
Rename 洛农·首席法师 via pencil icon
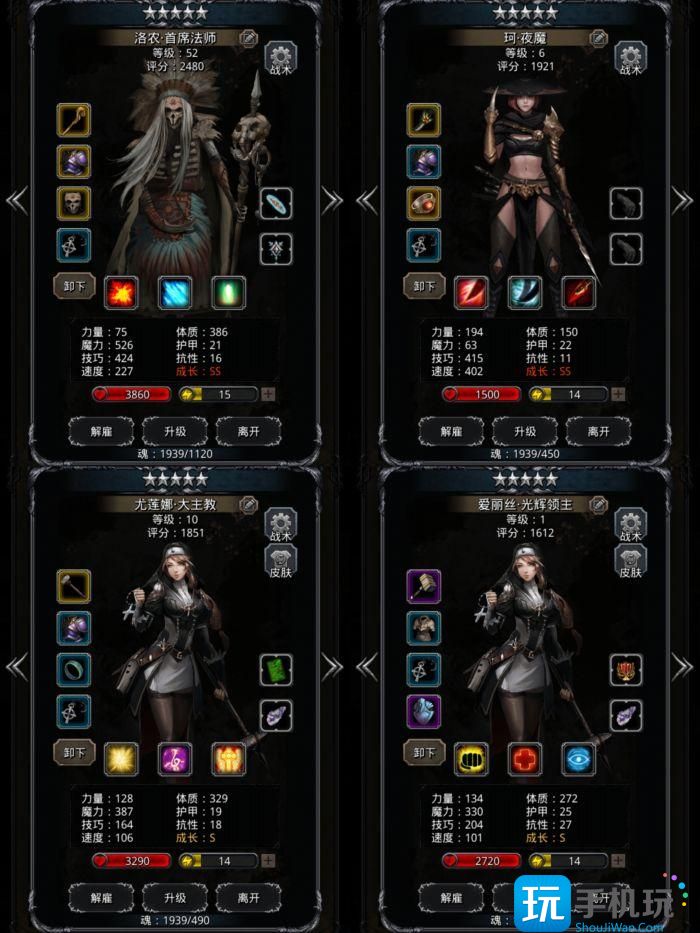tap(248, 39)
